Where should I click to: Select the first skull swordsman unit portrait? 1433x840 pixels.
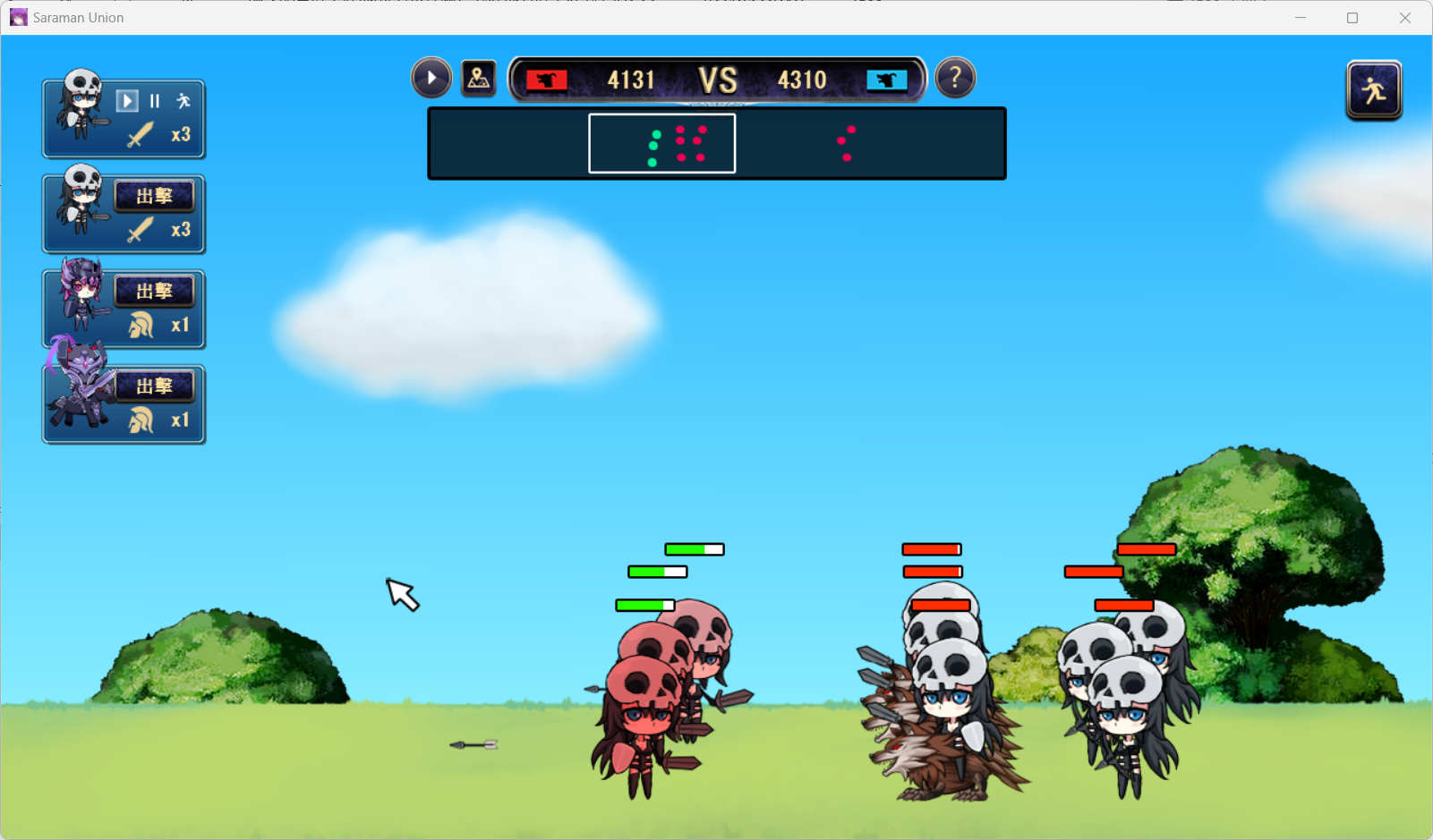coord(81,107)
